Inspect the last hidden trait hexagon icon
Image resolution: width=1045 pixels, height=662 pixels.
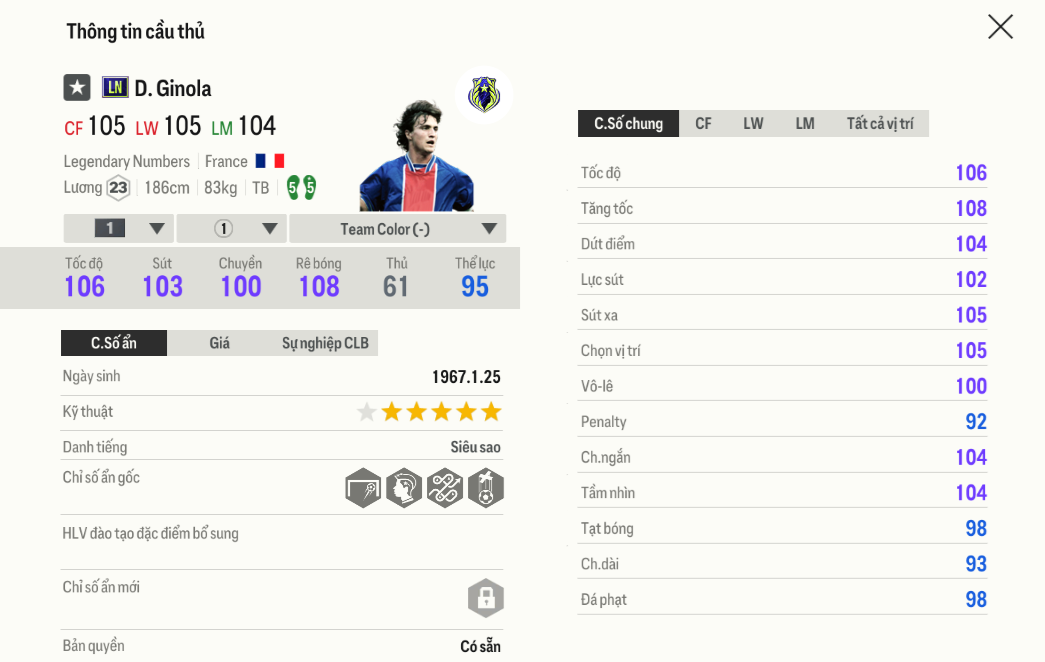pyautogui.click(x=486, y=488)
